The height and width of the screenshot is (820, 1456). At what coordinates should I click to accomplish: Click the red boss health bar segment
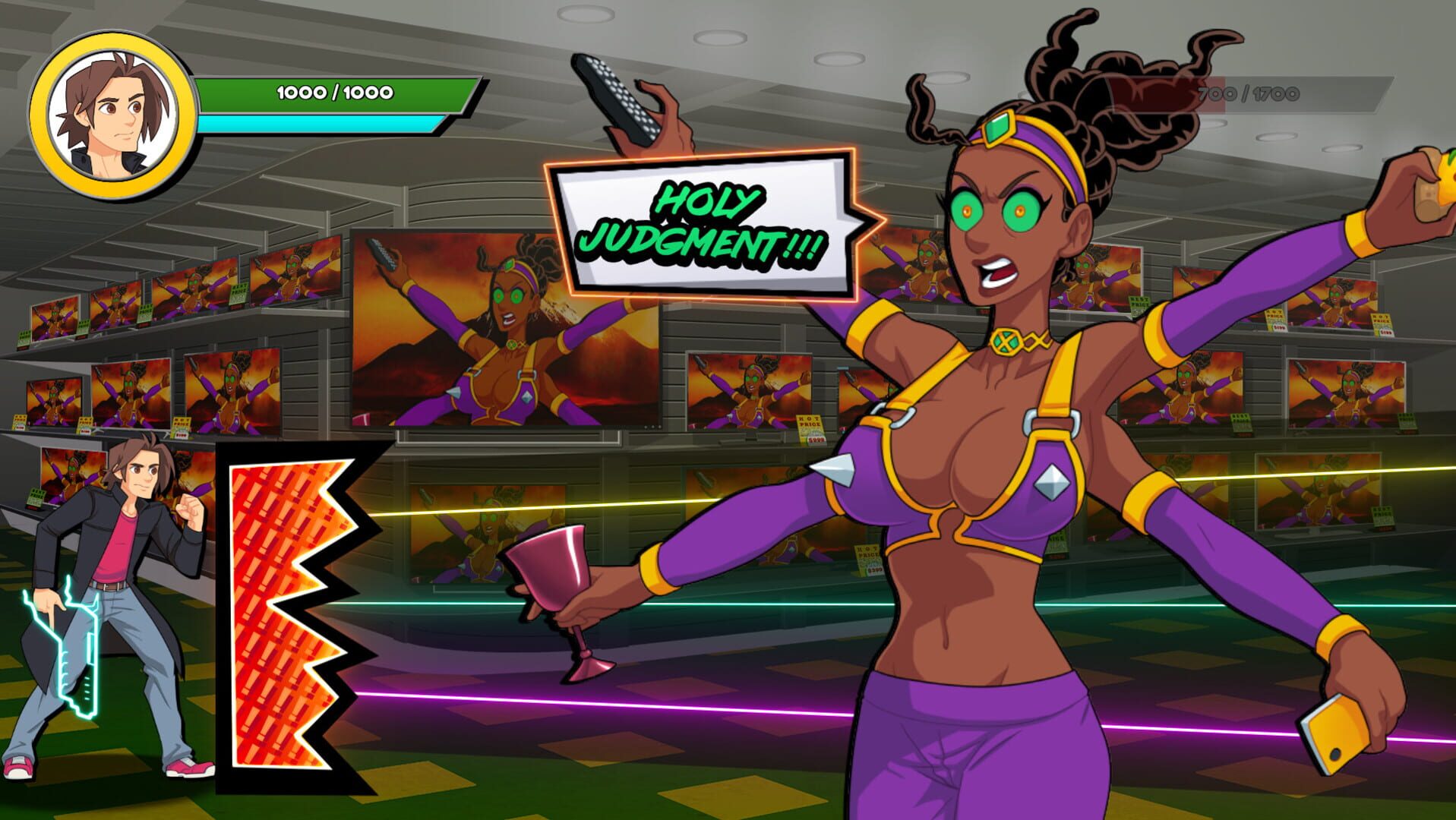[1185, 91]
